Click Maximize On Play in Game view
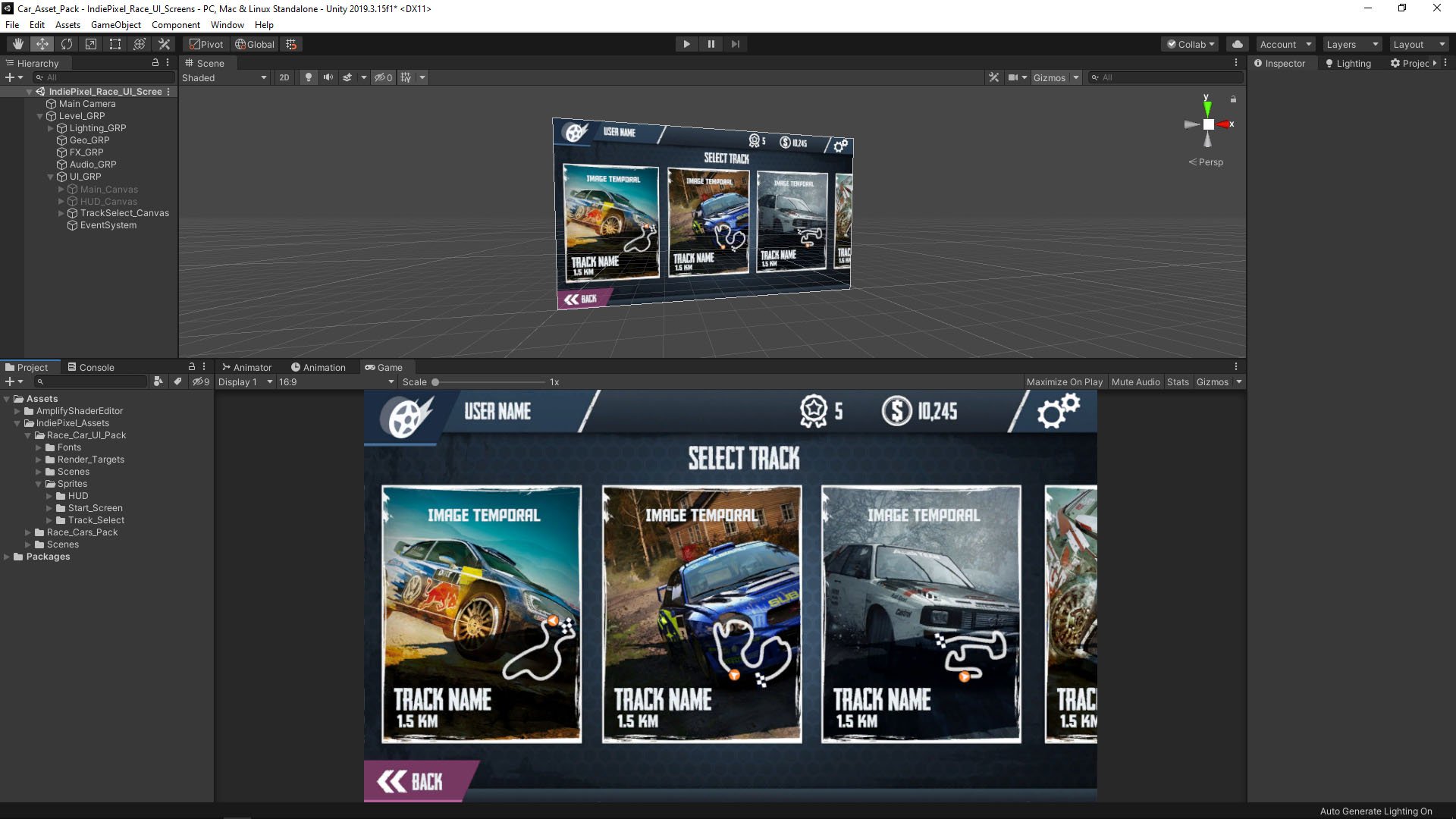The image size is (1456, 819). point(1065,381)
